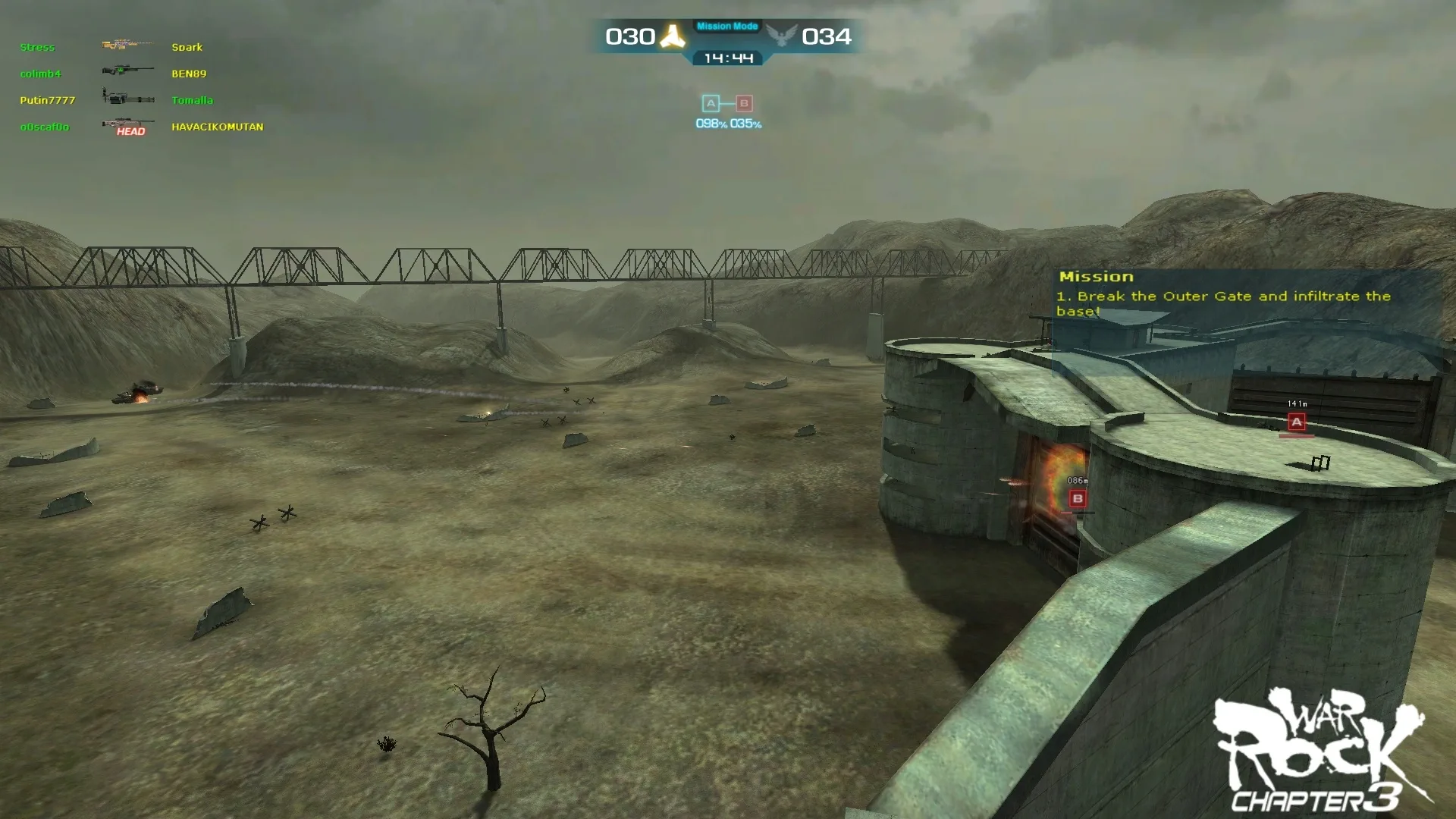Select player name HAVACIKOMUTAN
This screenshot has width=1456, height=819.
tap(218, 127)
